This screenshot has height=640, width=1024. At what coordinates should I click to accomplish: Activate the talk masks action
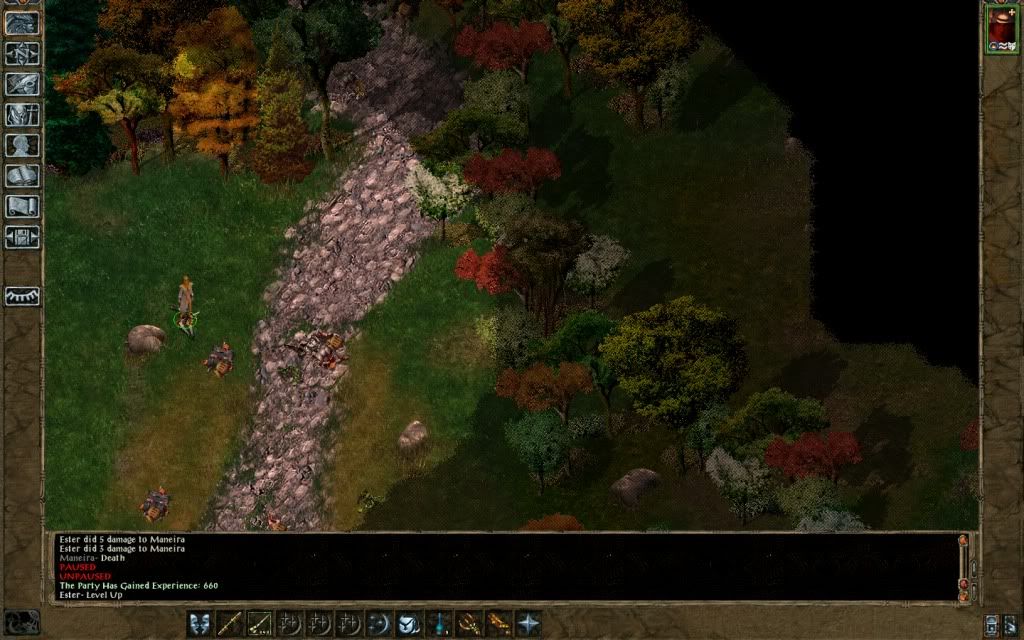[200, 624]
